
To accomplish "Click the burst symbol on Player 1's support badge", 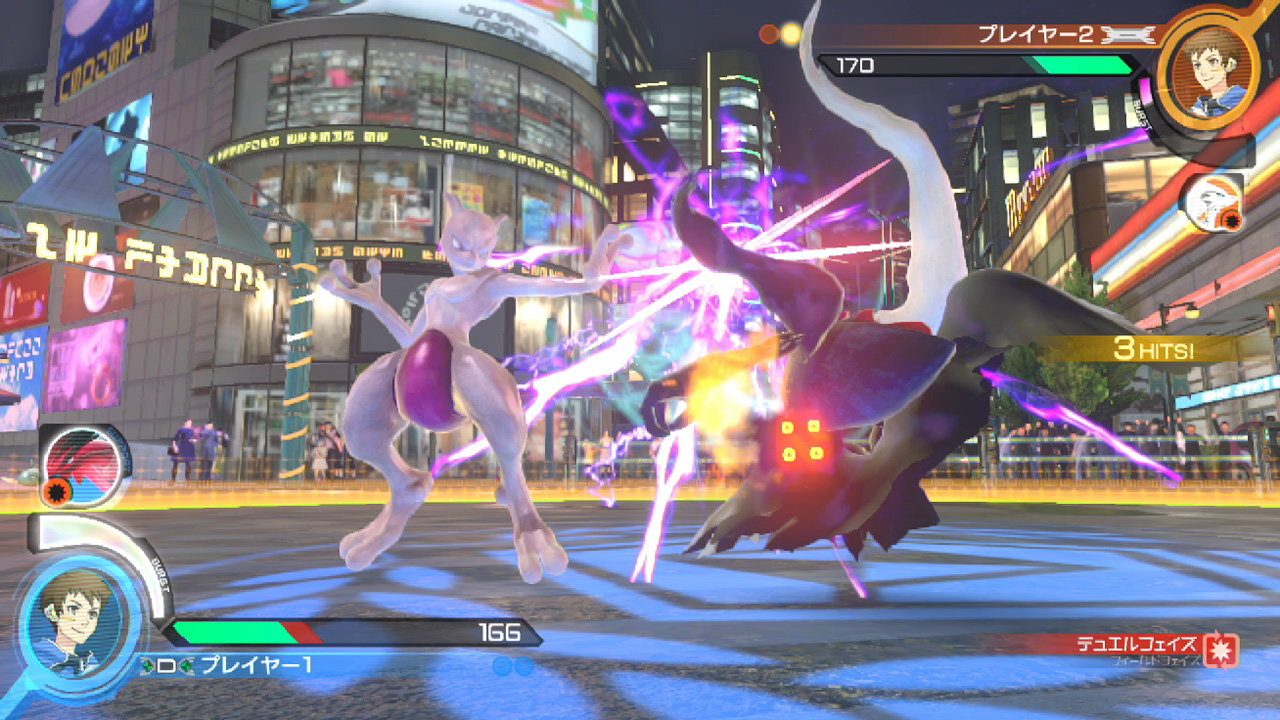I will 57,490.
